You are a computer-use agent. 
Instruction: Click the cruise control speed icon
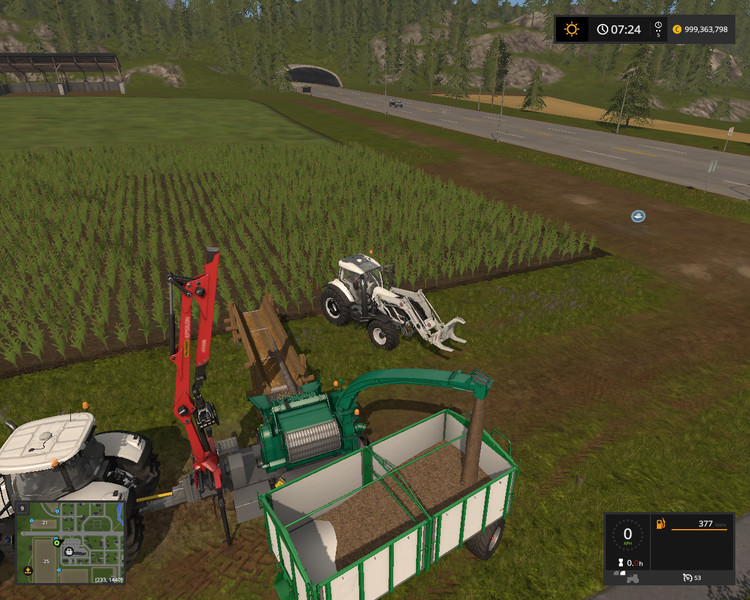click(689, 577)
